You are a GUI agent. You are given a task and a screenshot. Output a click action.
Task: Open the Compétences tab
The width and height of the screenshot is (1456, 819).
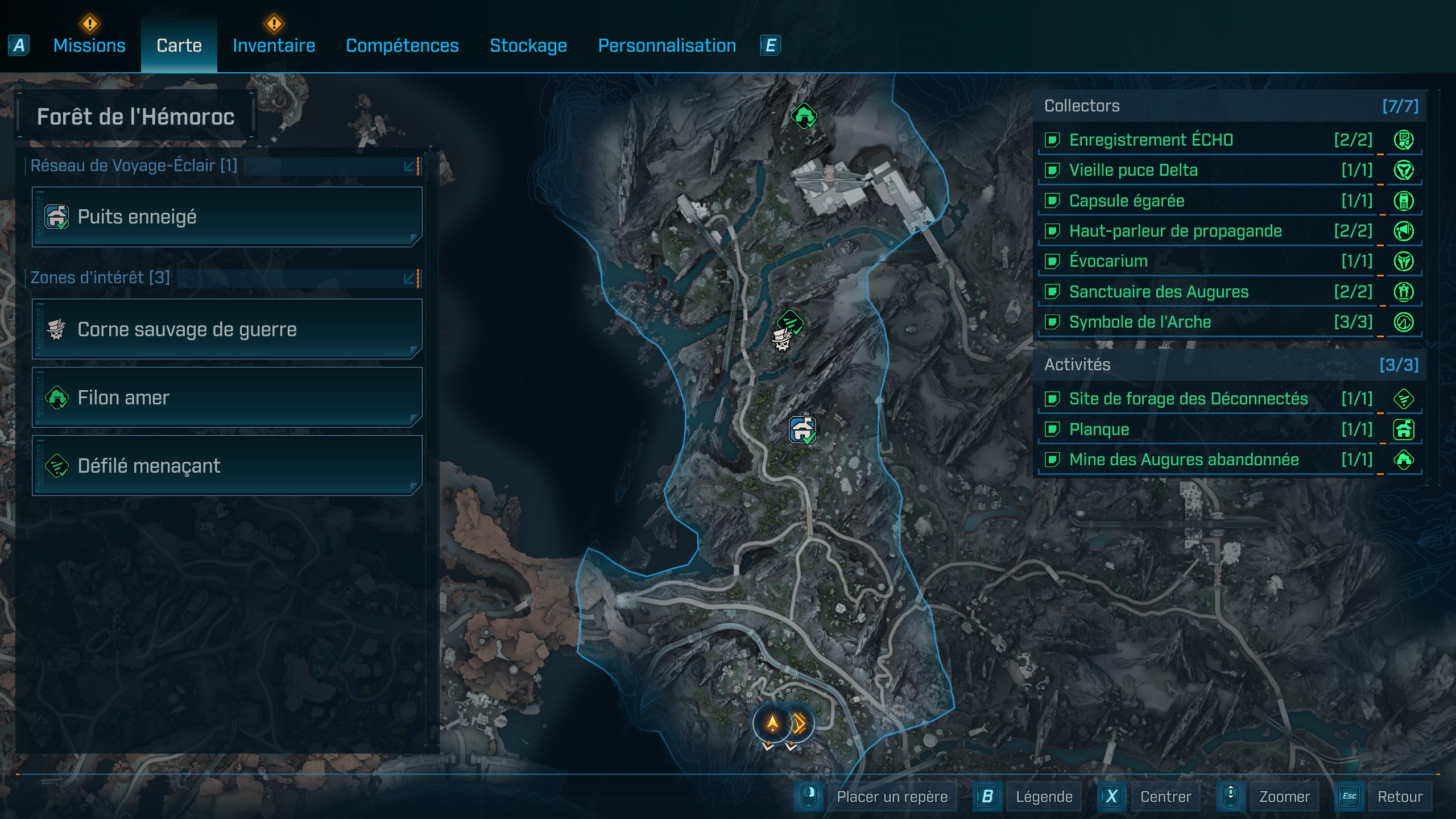coord(402,45)
